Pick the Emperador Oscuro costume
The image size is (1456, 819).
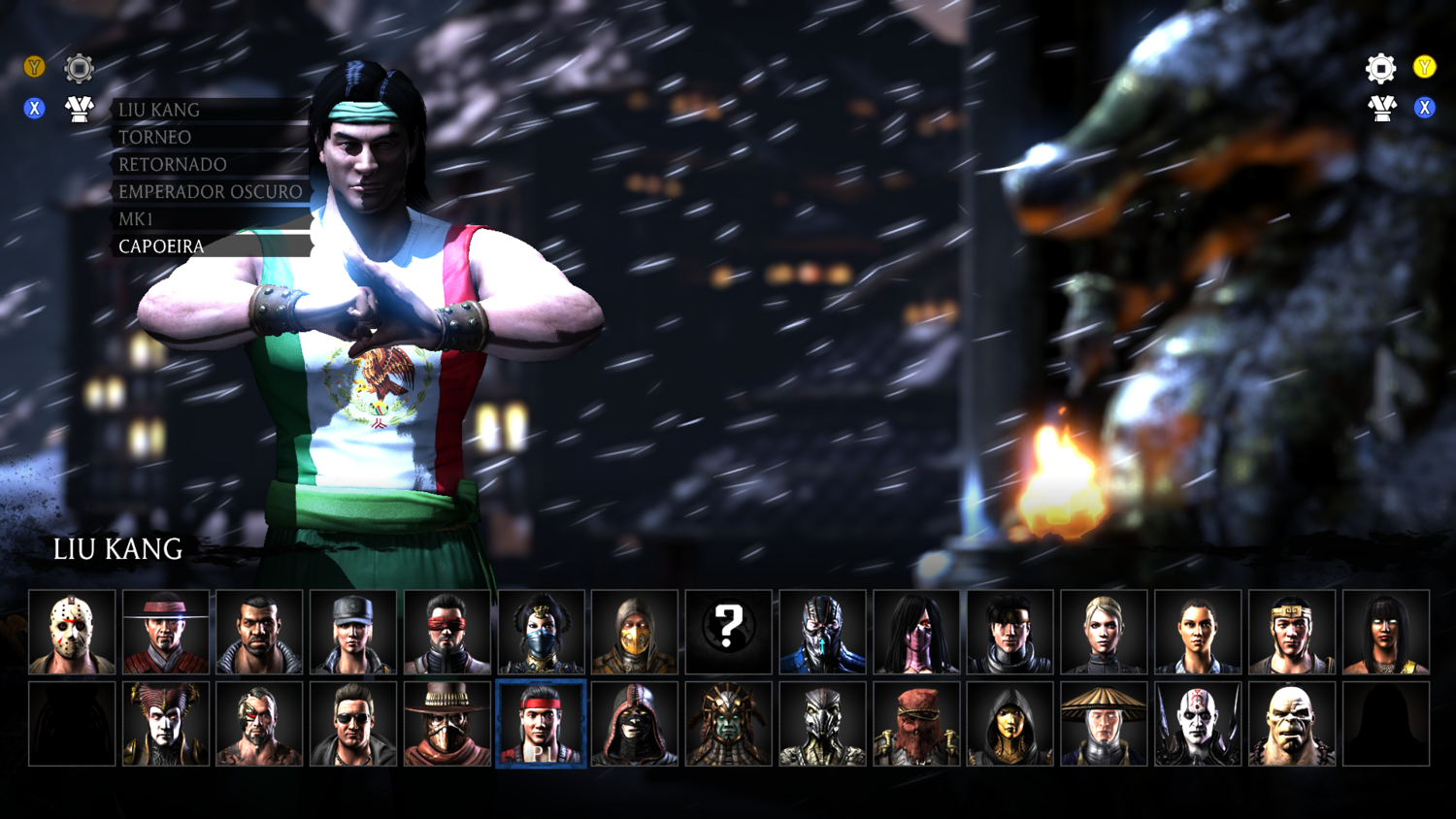[211, 192]
